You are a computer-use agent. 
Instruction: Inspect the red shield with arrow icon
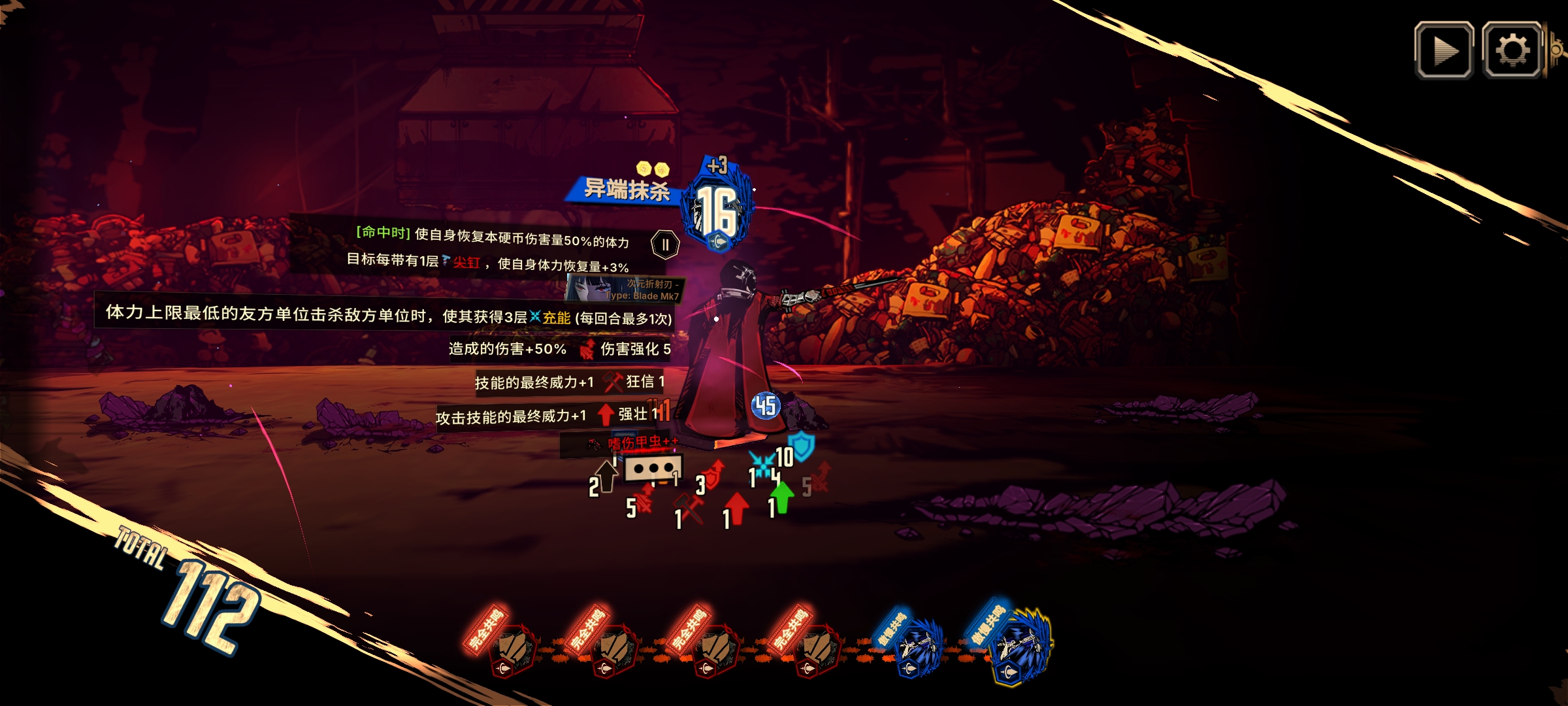[714, 475]
